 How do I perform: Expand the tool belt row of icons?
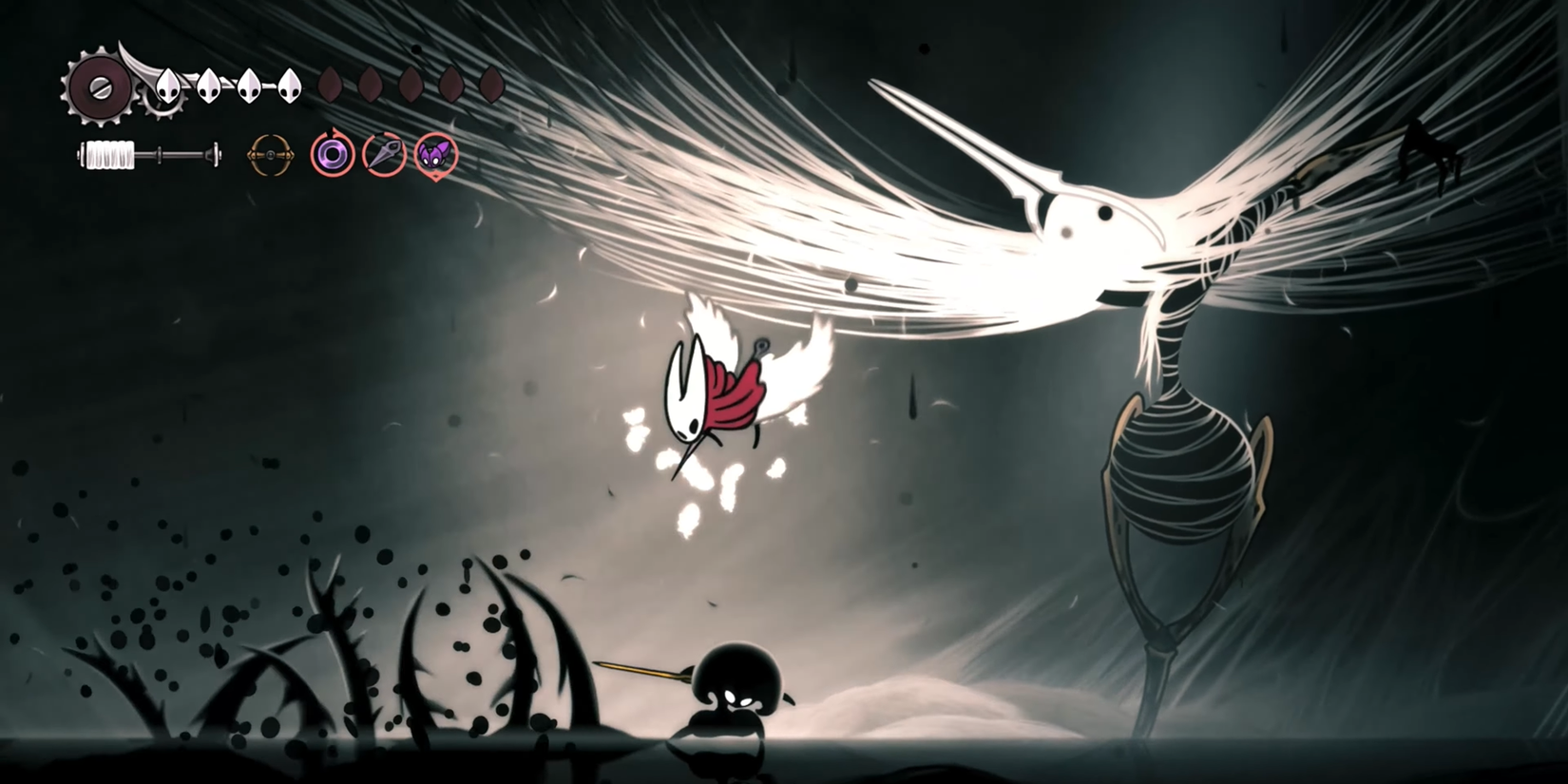352,154
